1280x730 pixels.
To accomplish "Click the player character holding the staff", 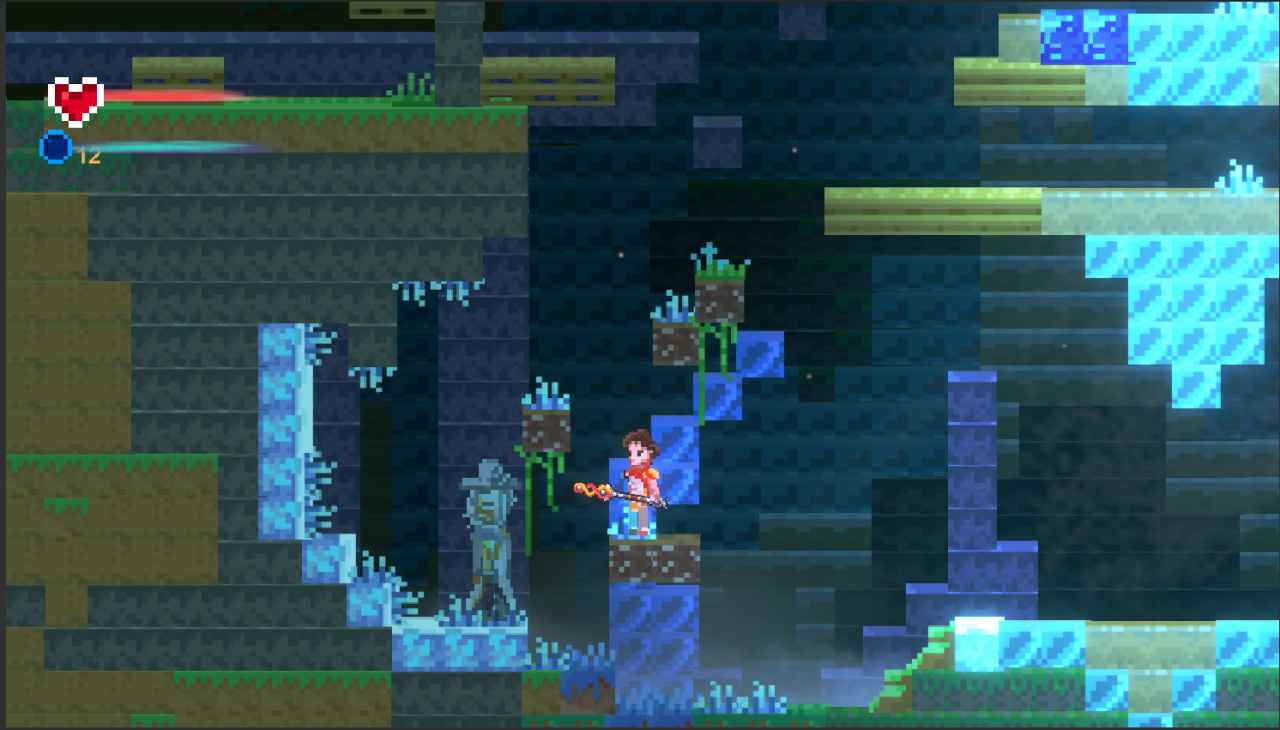I will pos(640,470).
